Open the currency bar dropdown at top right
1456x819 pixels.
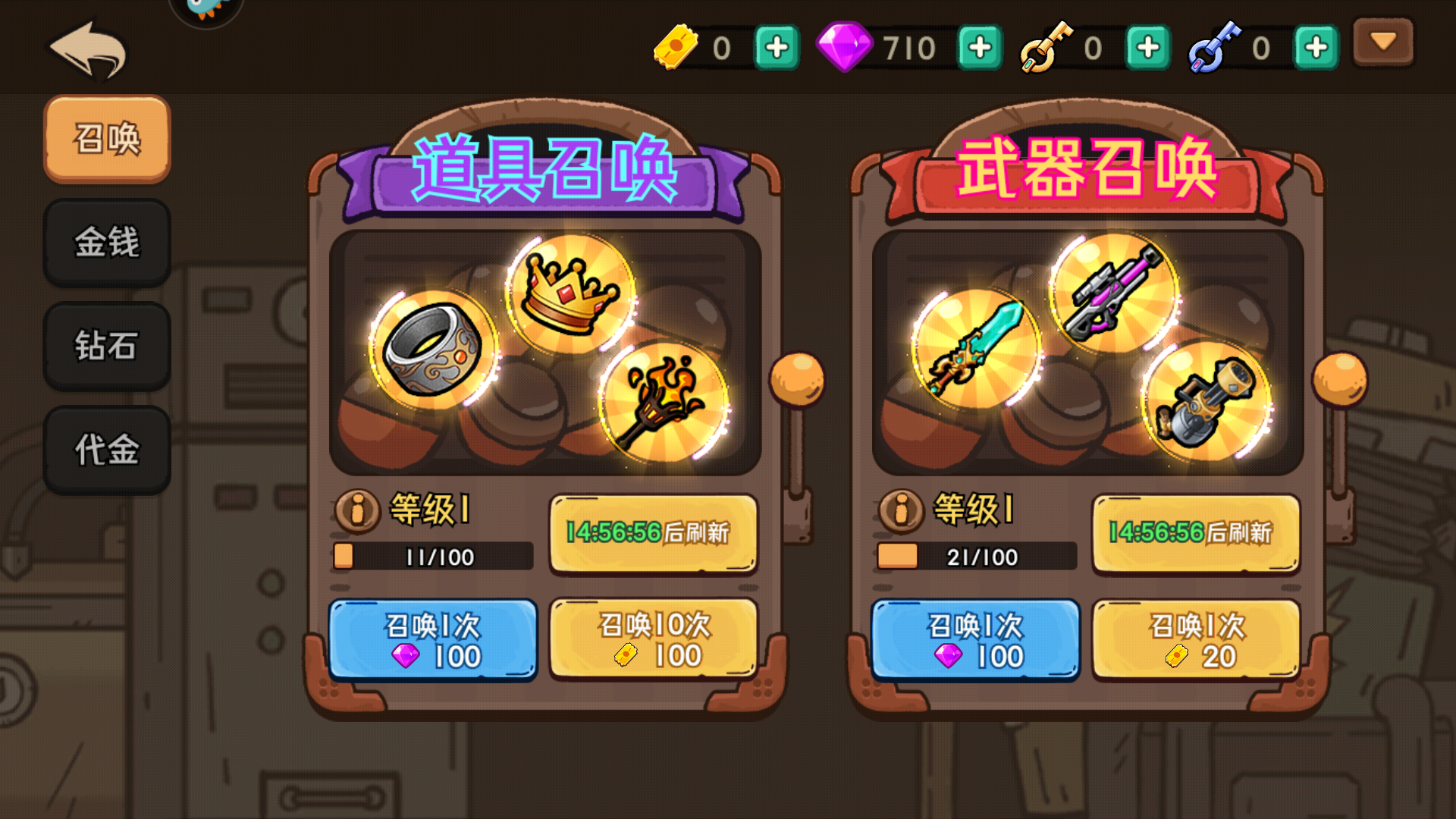tap(1383, 43)
